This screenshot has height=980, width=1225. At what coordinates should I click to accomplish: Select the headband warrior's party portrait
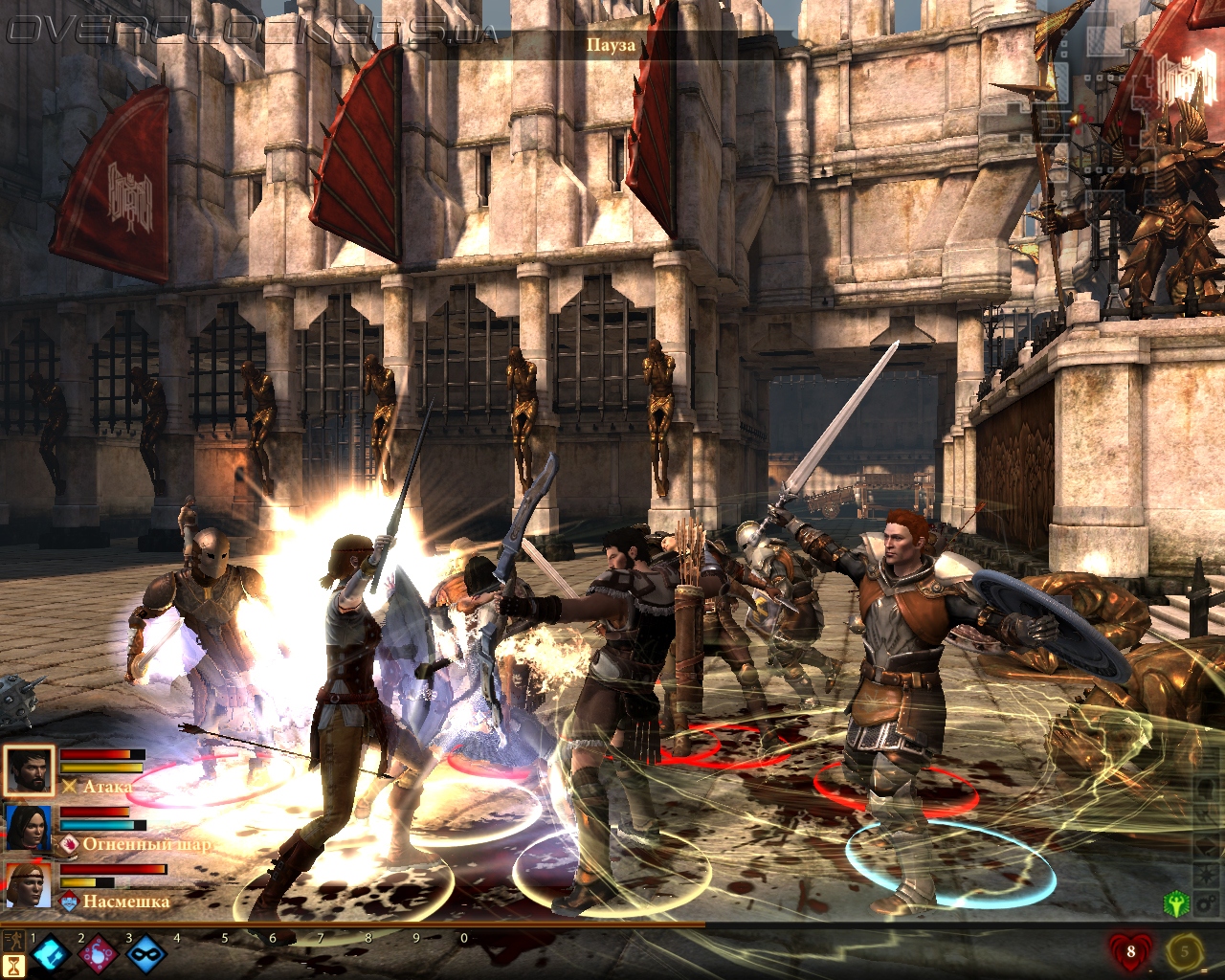(28, 885)
